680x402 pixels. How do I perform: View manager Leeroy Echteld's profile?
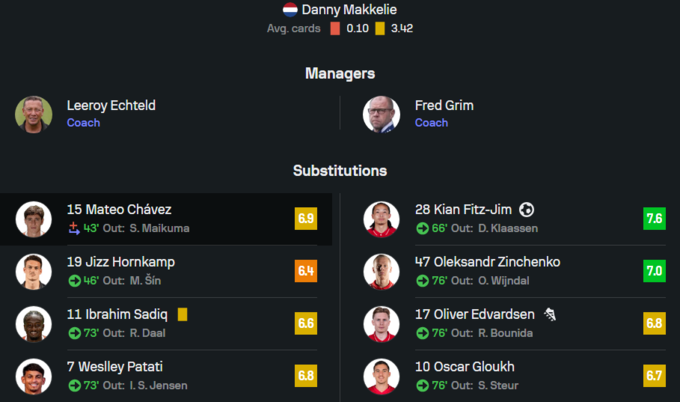[x=111, y=105]
